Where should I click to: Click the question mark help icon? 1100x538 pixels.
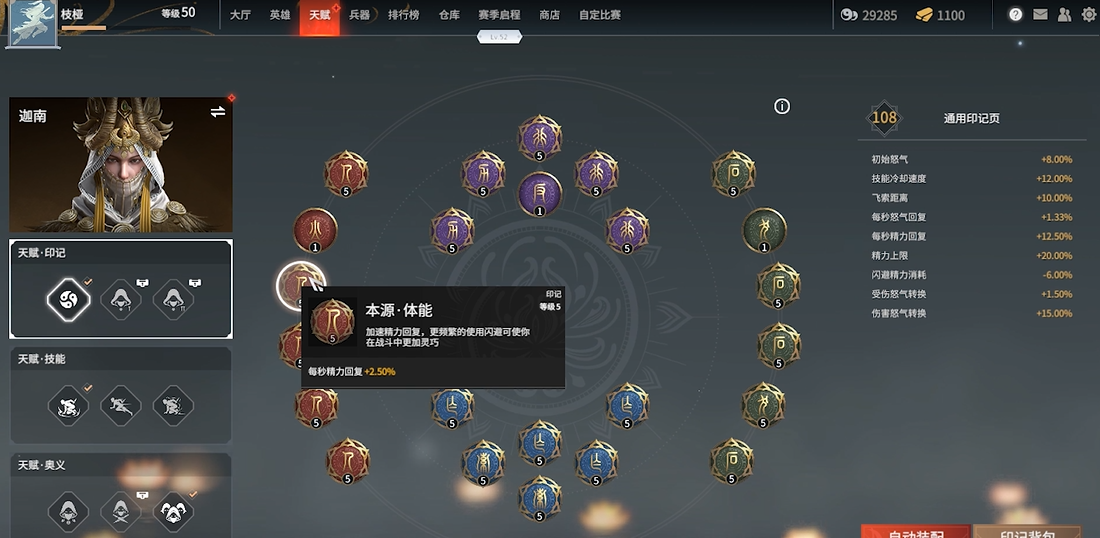(x=1016, y=15)
